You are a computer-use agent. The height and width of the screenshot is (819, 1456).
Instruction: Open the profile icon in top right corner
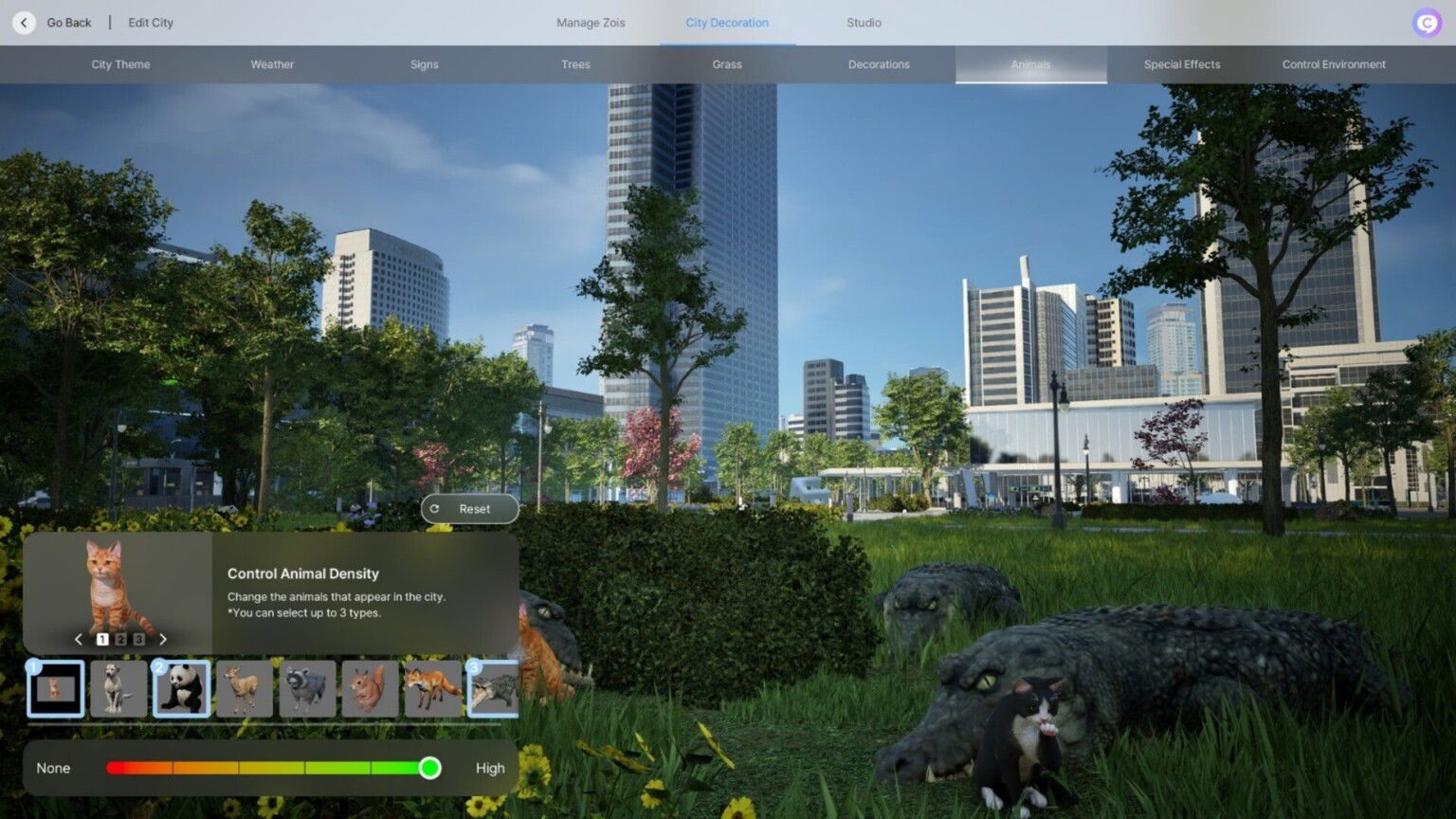(1426, 22)
